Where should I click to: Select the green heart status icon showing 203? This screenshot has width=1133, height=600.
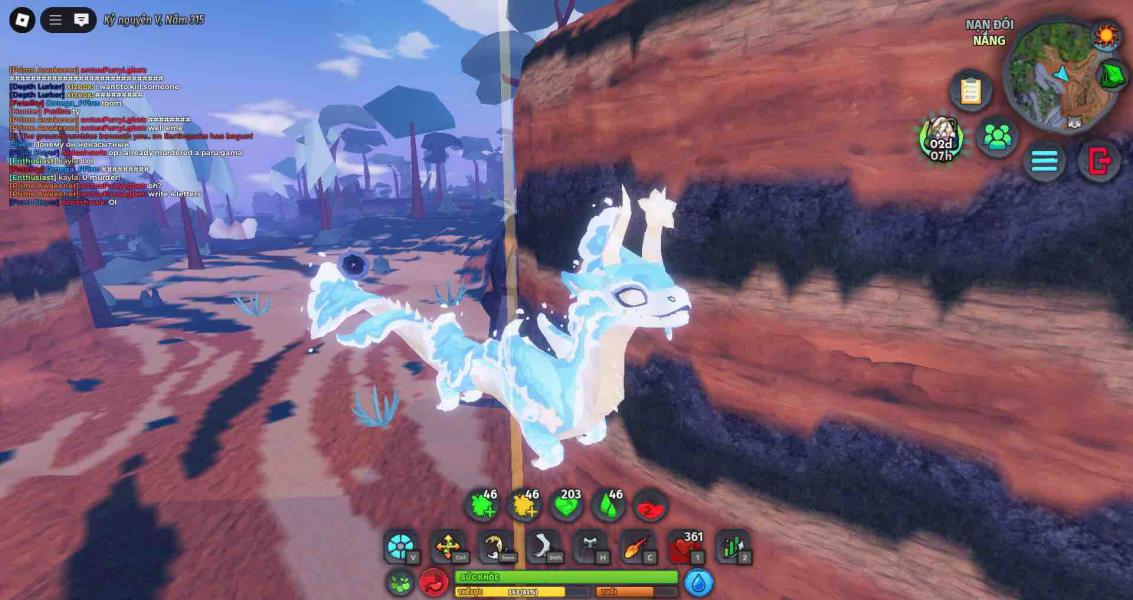pyautogui.click(x=566, y=506)
